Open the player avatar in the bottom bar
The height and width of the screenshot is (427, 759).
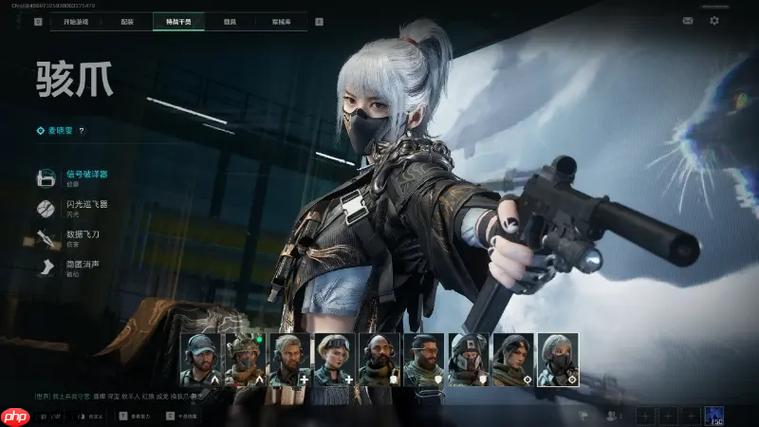click(715, 415)
